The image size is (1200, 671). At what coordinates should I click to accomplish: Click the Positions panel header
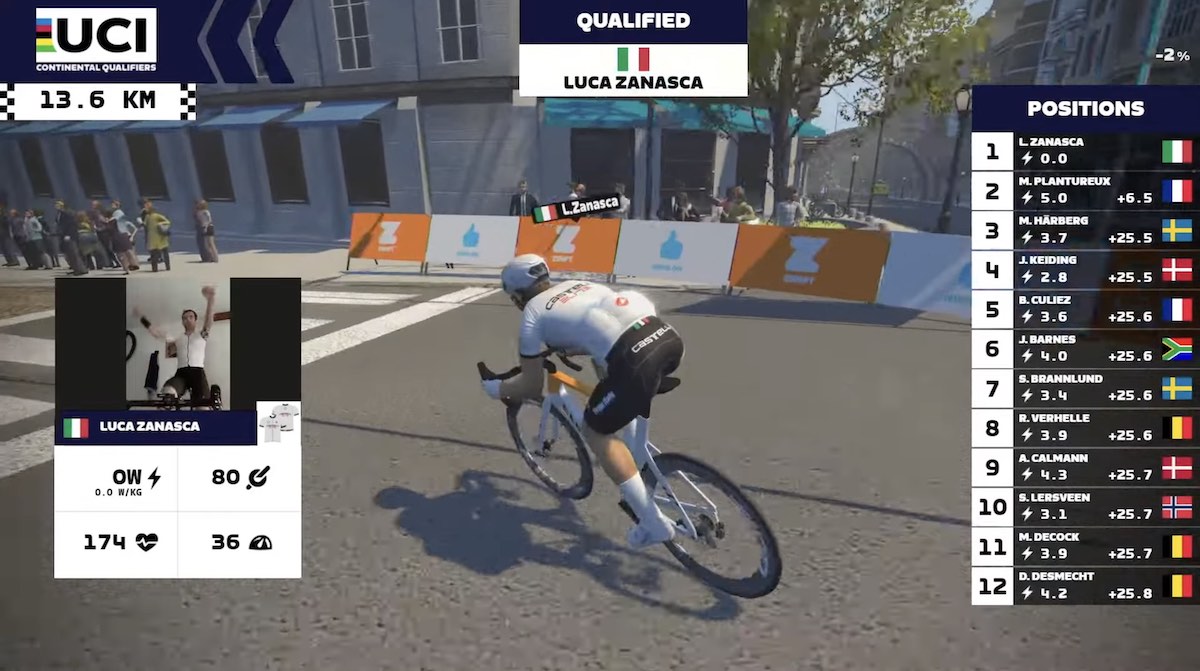point(1085,109)
